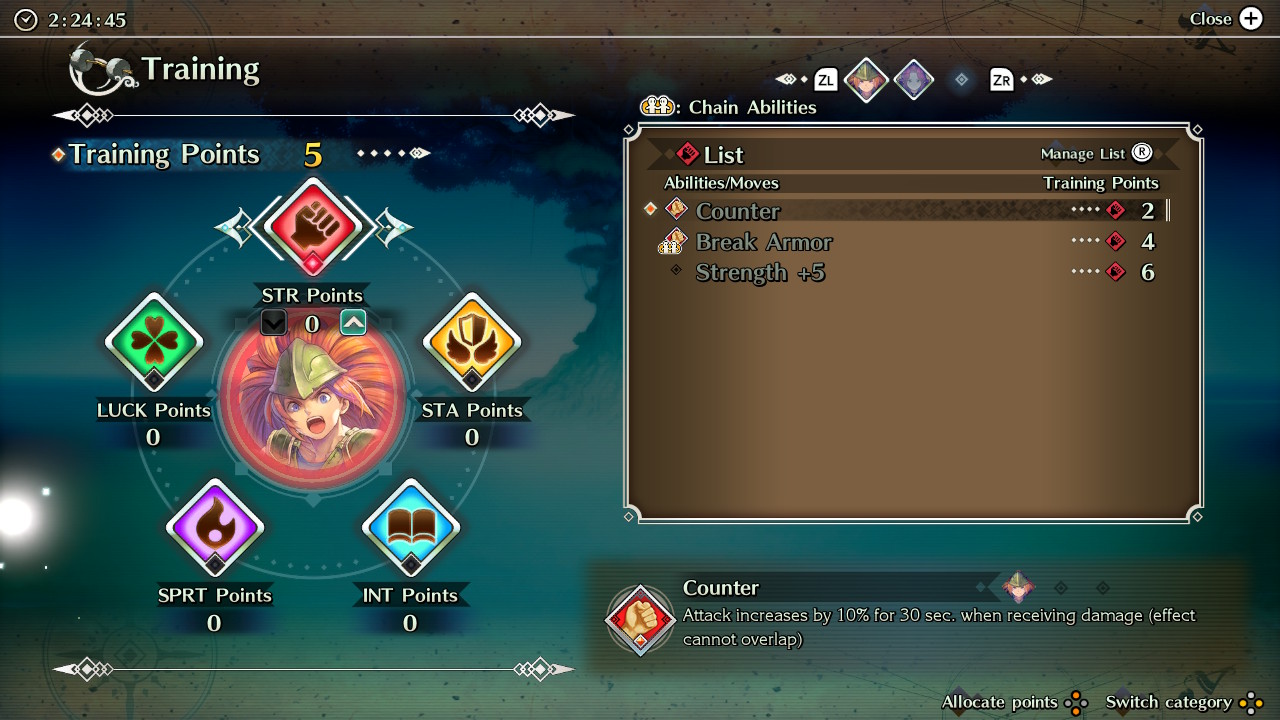1280x720 pixels.
Task: Increase STR points with the up arrow
Action: pos(353,322)
